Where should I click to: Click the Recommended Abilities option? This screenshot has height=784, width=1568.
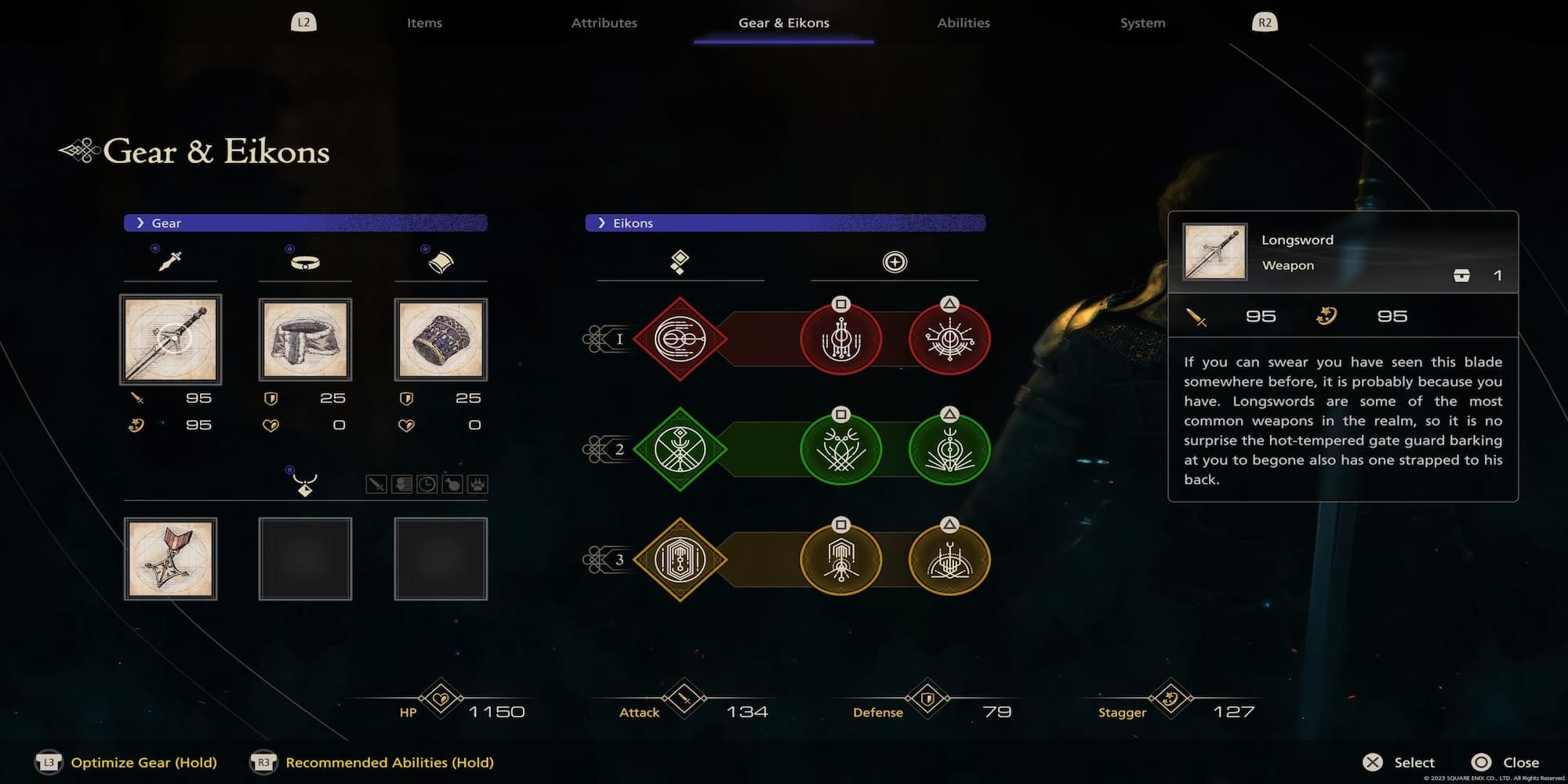[x=389, y=762]
